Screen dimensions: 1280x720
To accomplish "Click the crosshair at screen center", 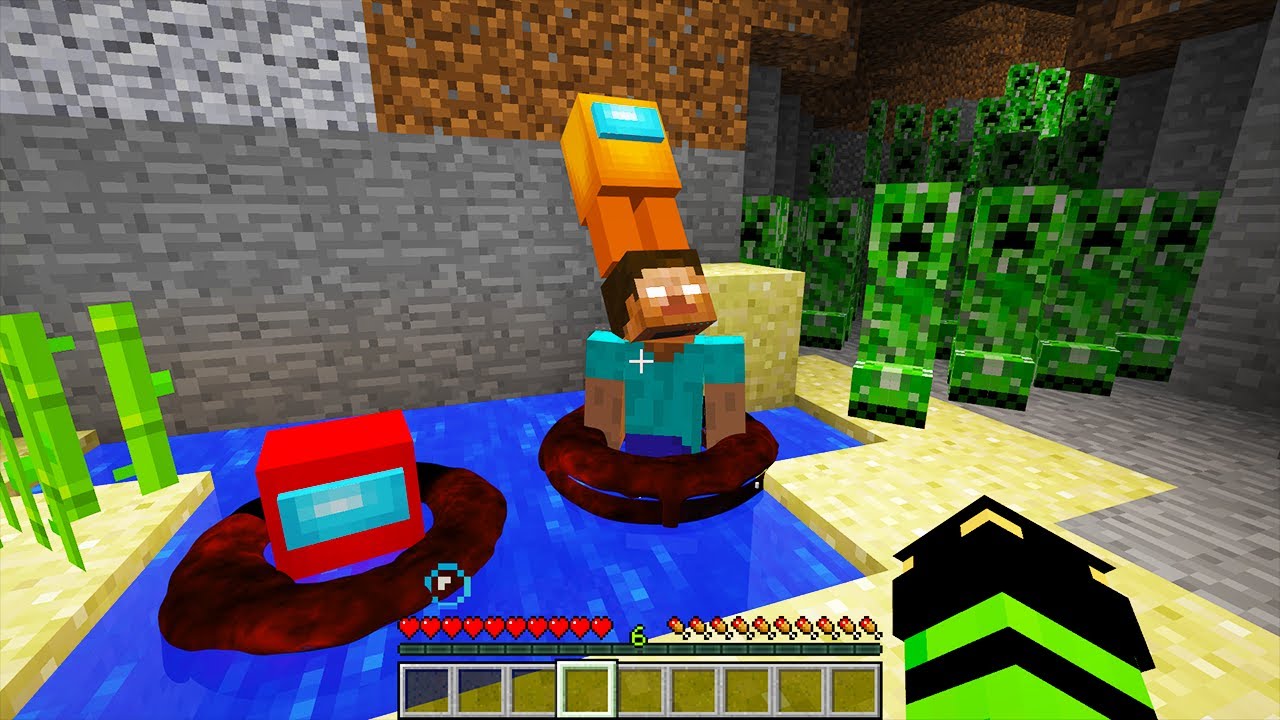I will coord(640,360).
